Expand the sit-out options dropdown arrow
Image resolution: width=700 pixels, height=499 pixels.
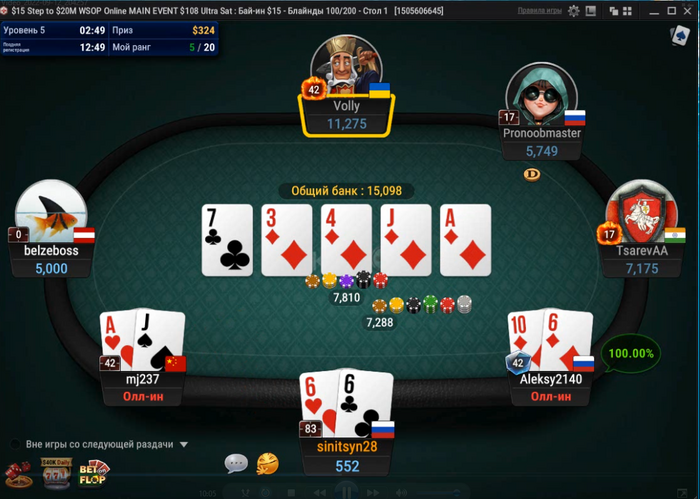(x=184, y=444)
